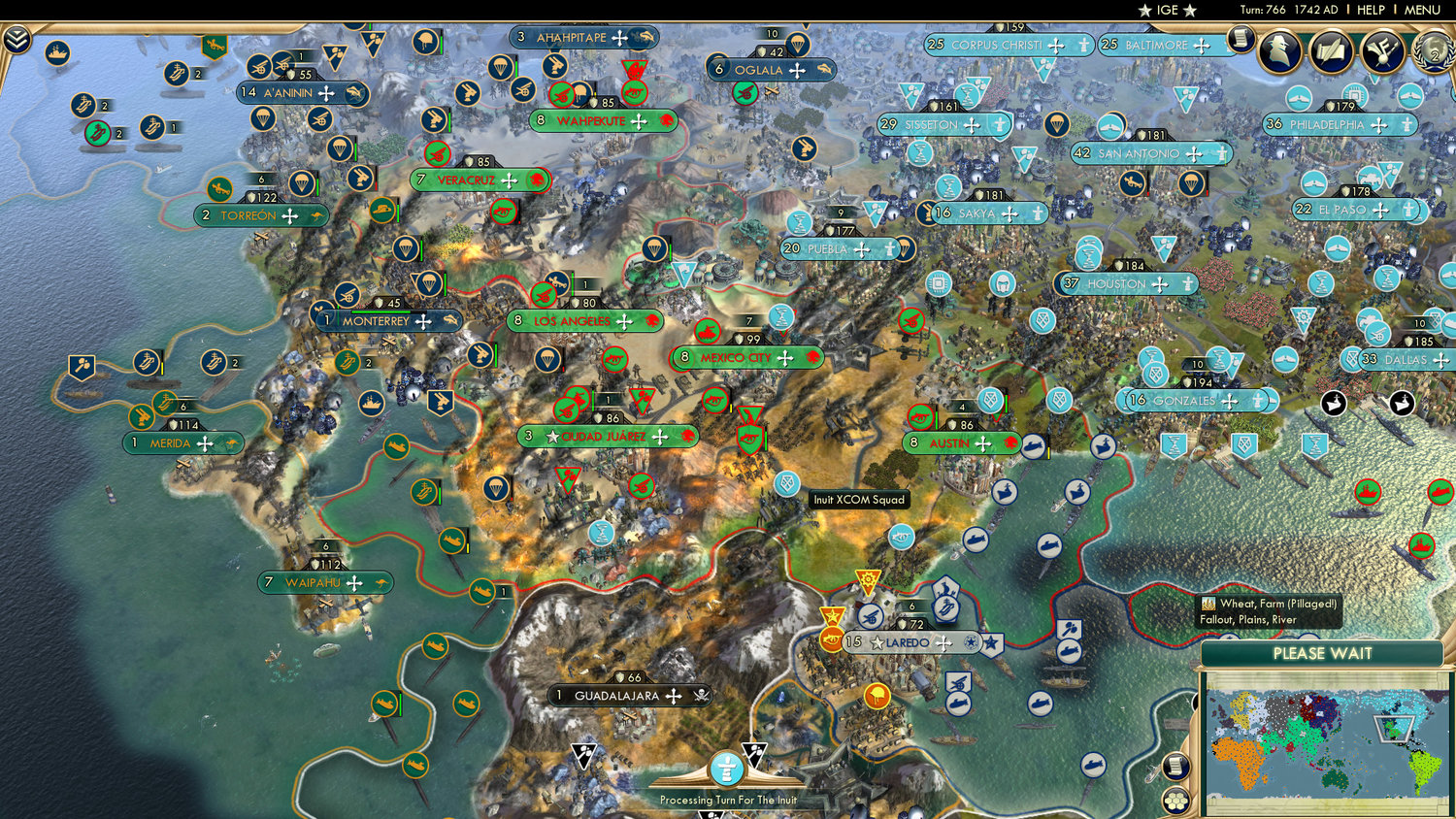This screenshot has height=819, width=1456.
Task: Open the MENU in the top bar
Action: [x=1421, y=10]
